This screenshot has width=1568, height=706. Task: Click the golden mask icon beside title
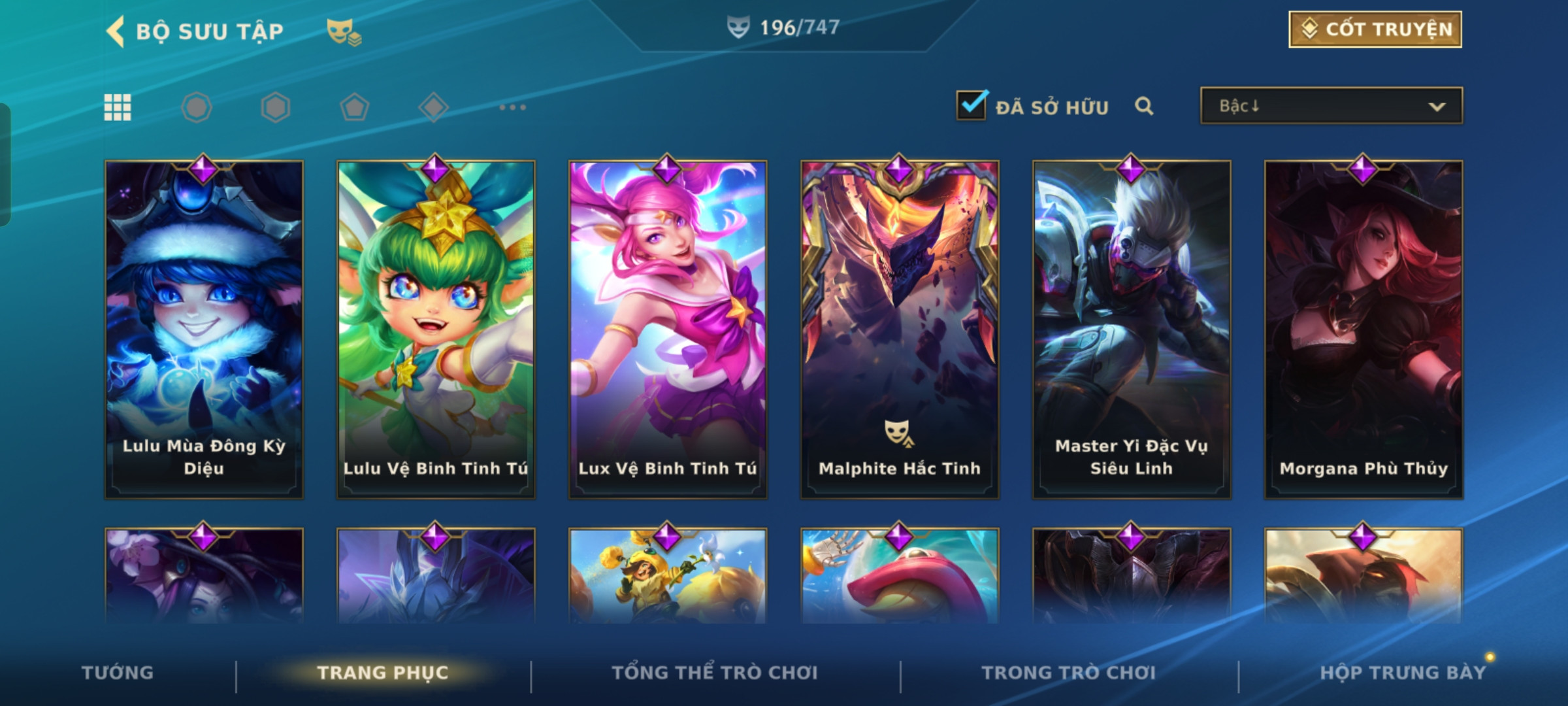344,31
